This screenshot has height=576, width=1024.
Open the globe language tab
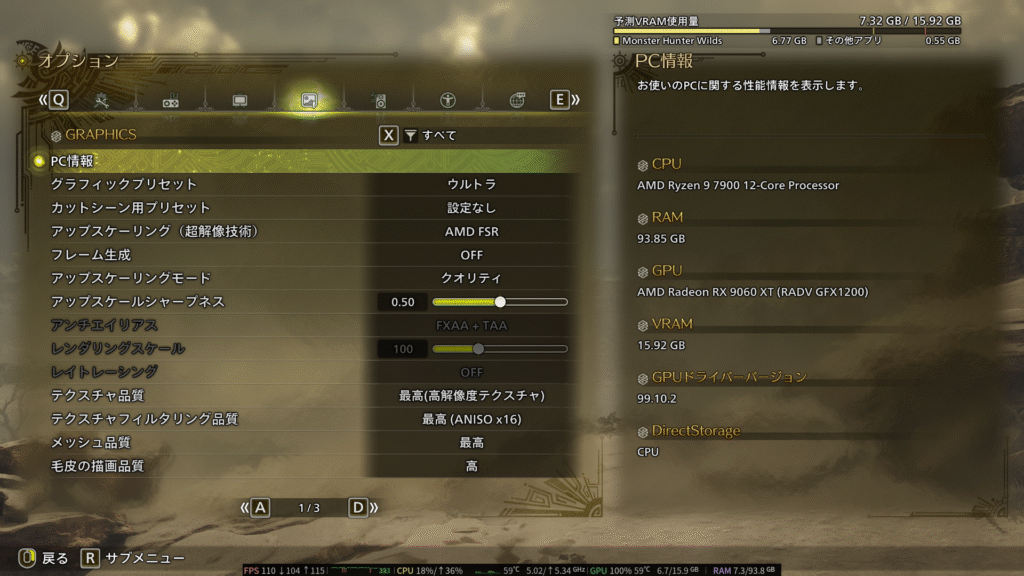[x=517, y=100]
